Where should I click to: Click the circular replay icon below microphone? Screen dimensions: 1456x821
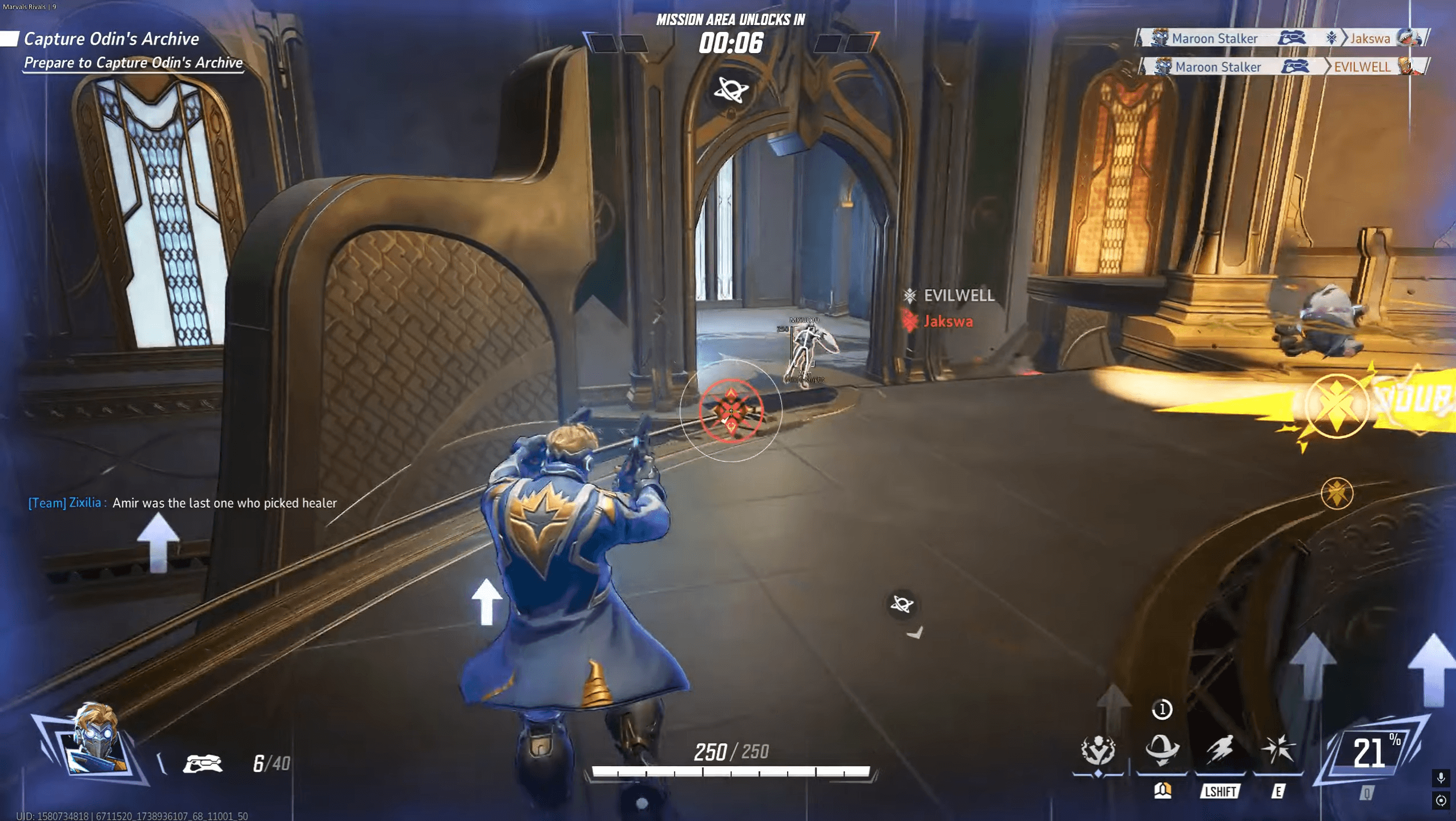click(1441, 801)
